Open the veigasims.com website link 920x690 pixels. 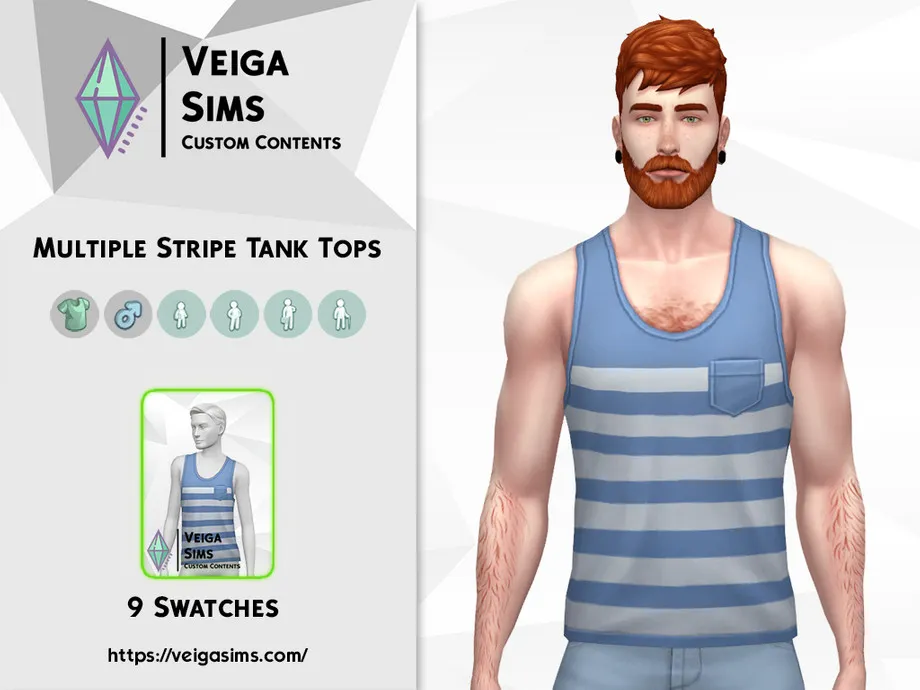tap(207, 656)
